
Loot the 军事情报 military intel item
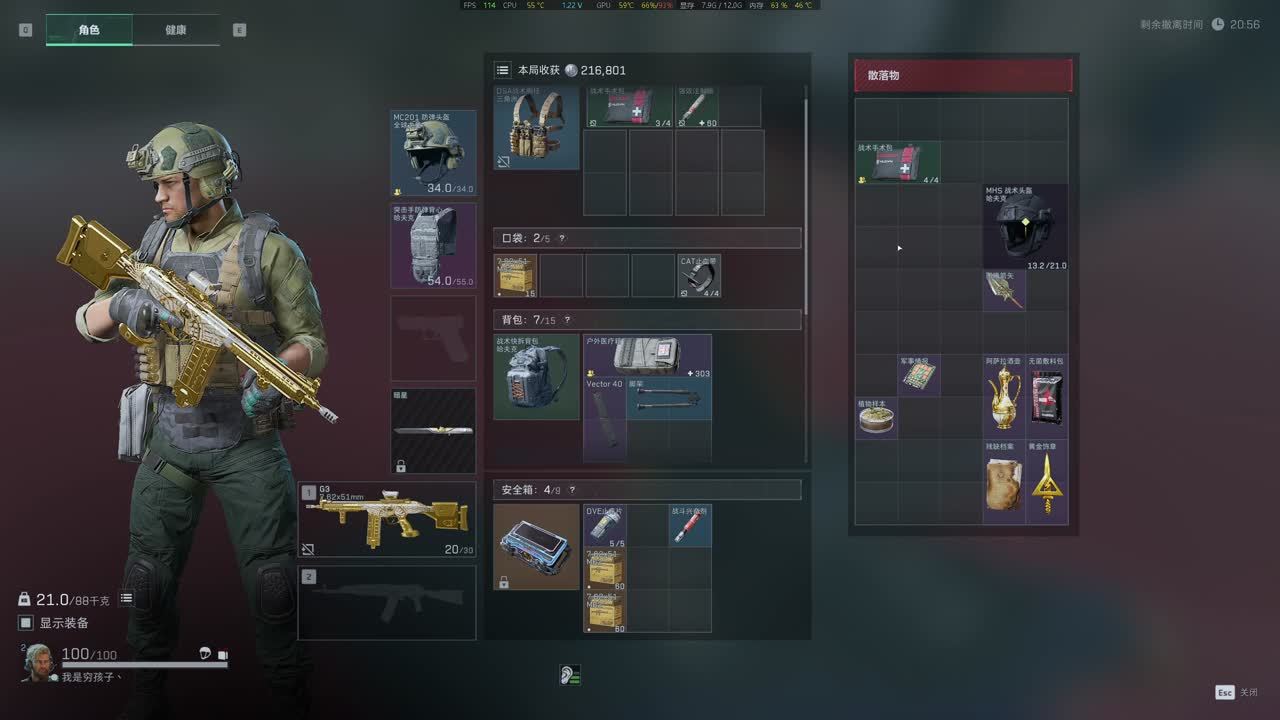[x=919, y=376]
